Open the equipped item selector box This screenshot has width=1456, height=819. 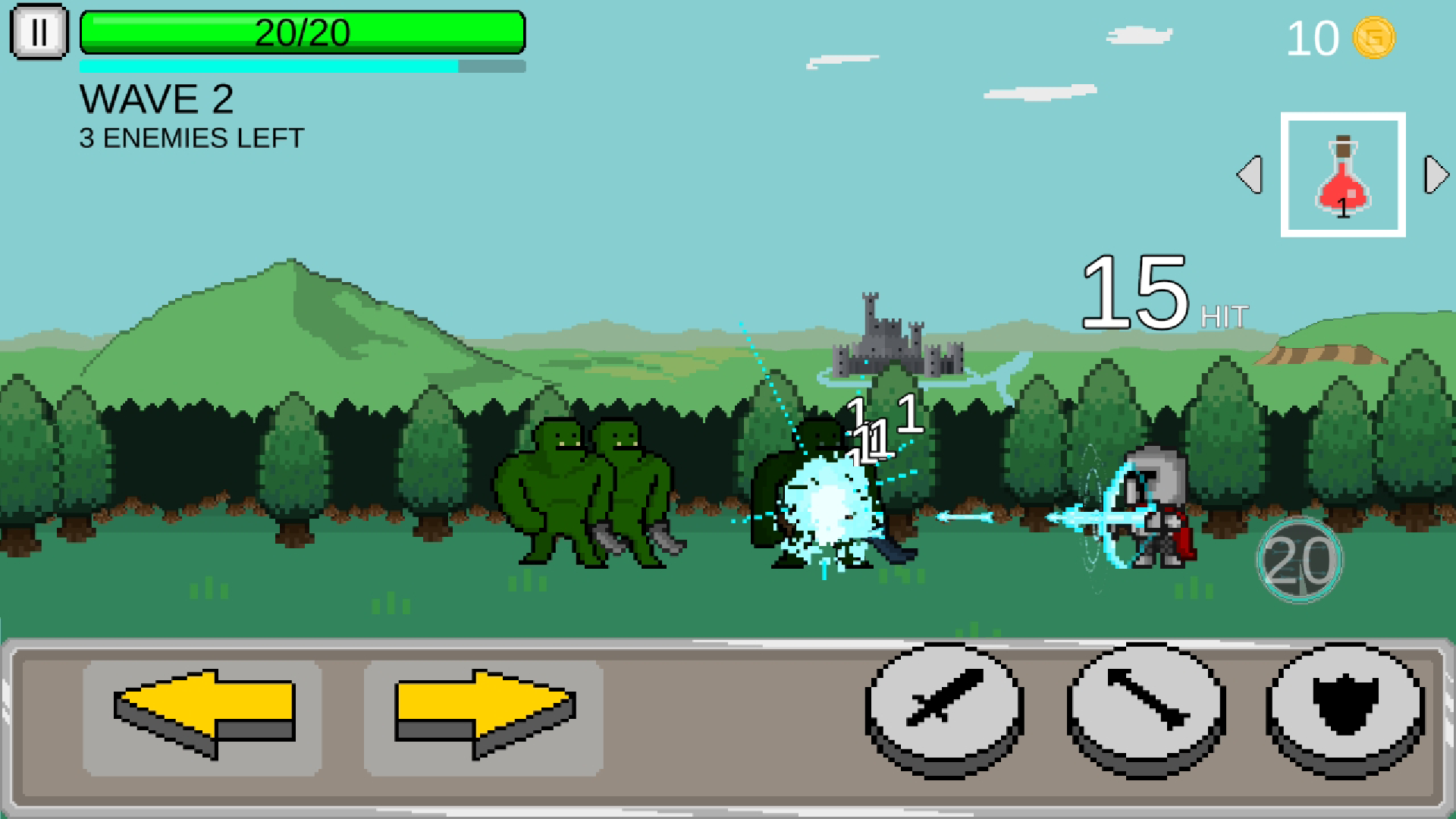(1343, 174)
